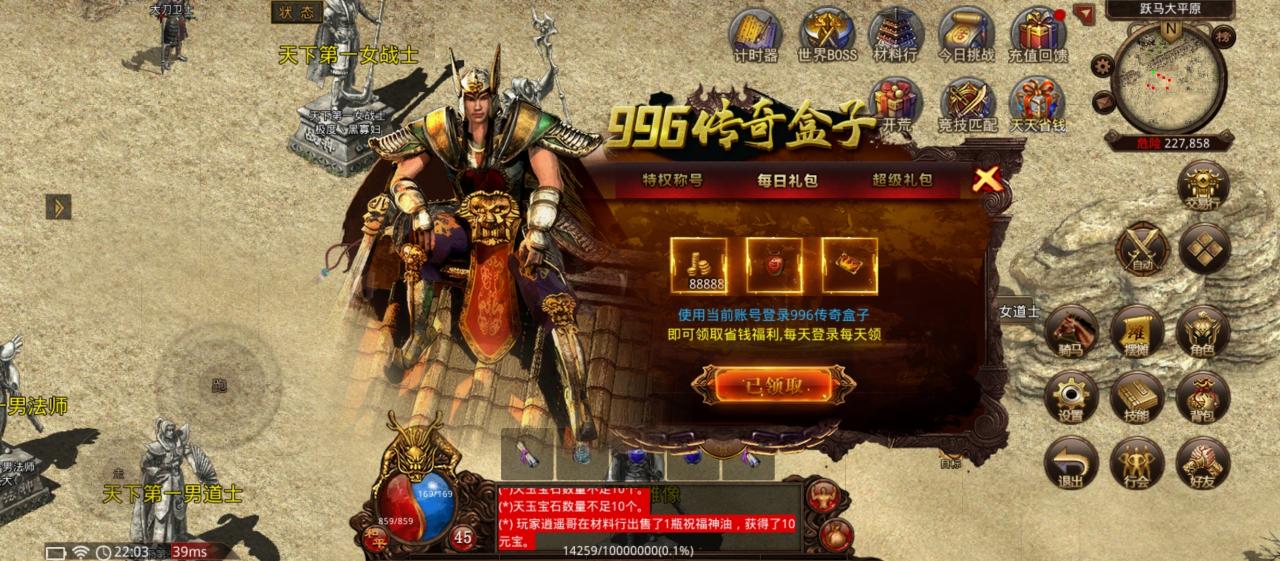Open the 背包 bag inventory
1280x561 pixels.
tap(1202, 398)
